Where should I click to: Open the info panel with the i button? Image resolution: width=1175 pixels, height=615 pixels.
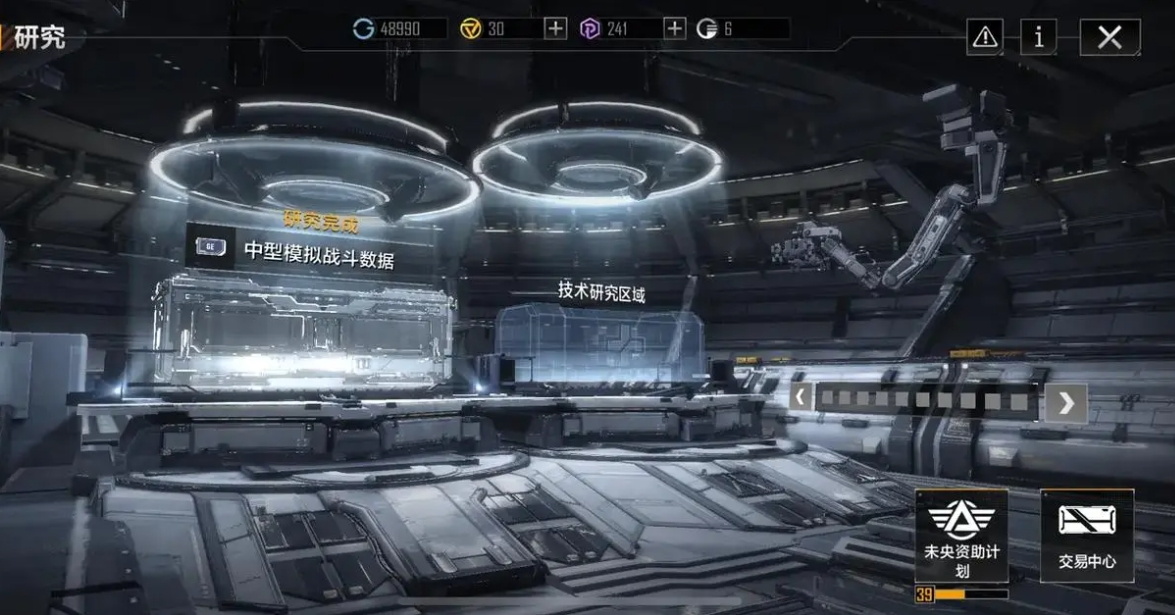[1039, 38]
